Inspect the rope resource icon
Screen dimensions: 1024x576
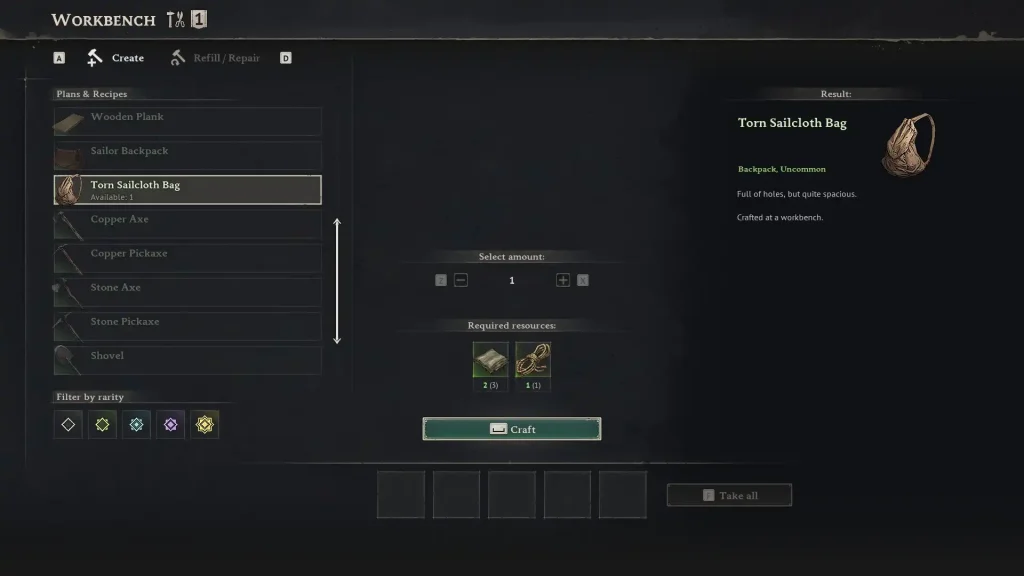pyautogui.click(x=533, y=360)
